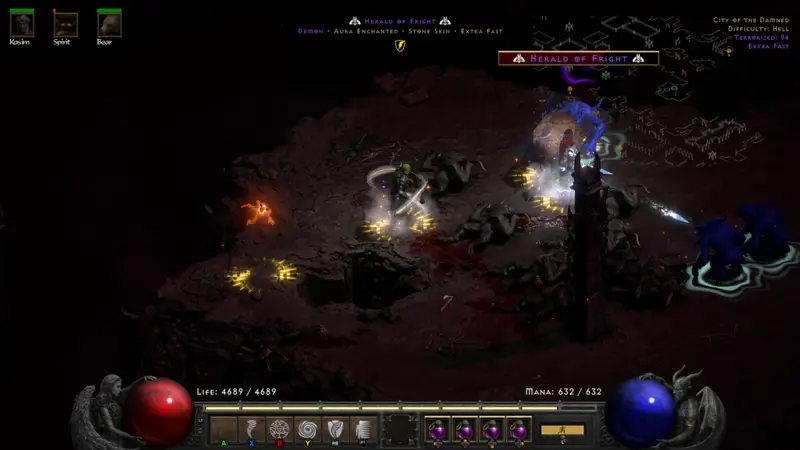The width and height of the screenshot is (800, 450).
Task: Select the round red-labeled skill icon
Action: [280, 429]
